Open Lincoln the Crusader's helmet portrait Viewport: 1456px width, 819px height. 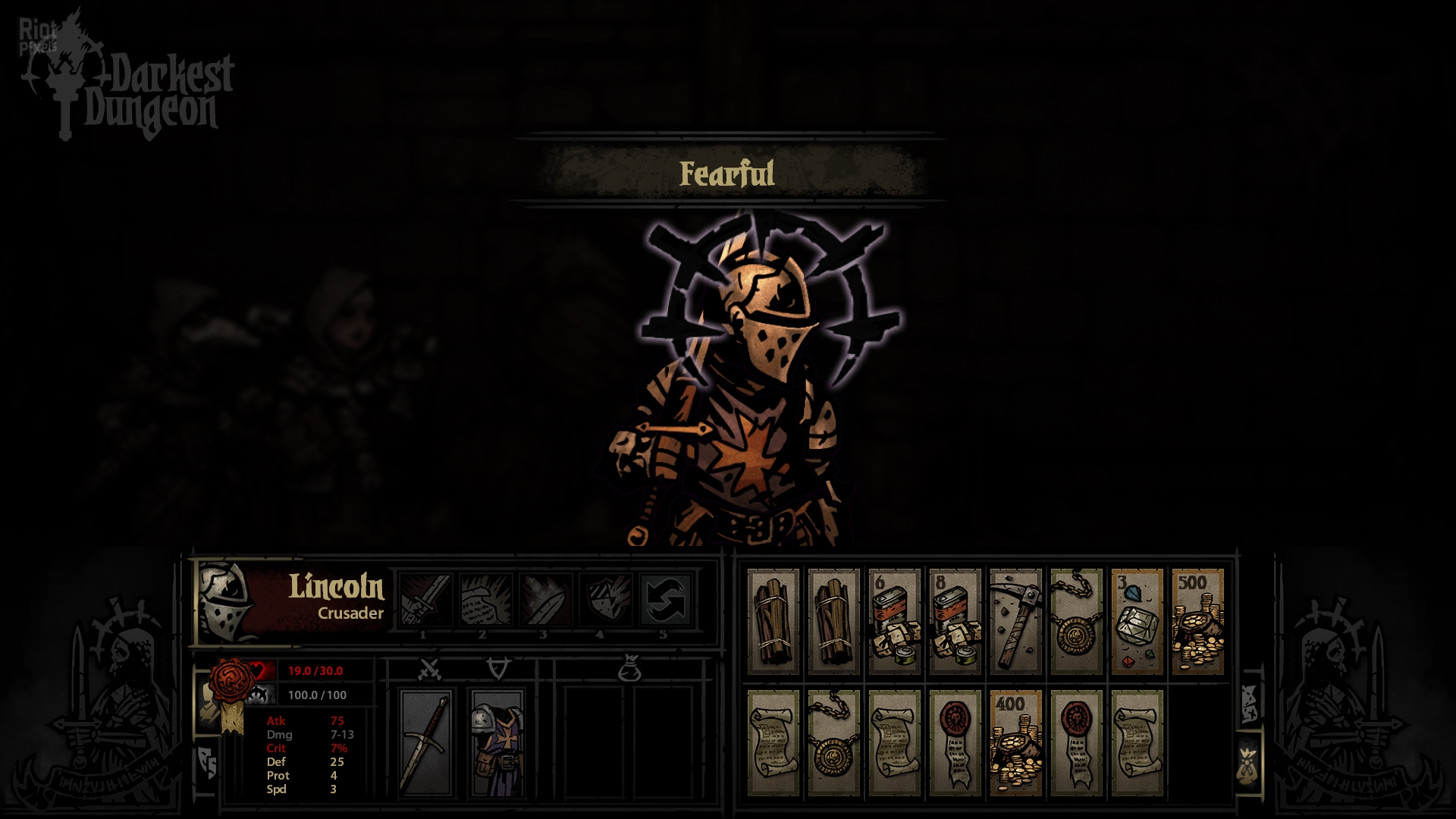coord(225,602)
